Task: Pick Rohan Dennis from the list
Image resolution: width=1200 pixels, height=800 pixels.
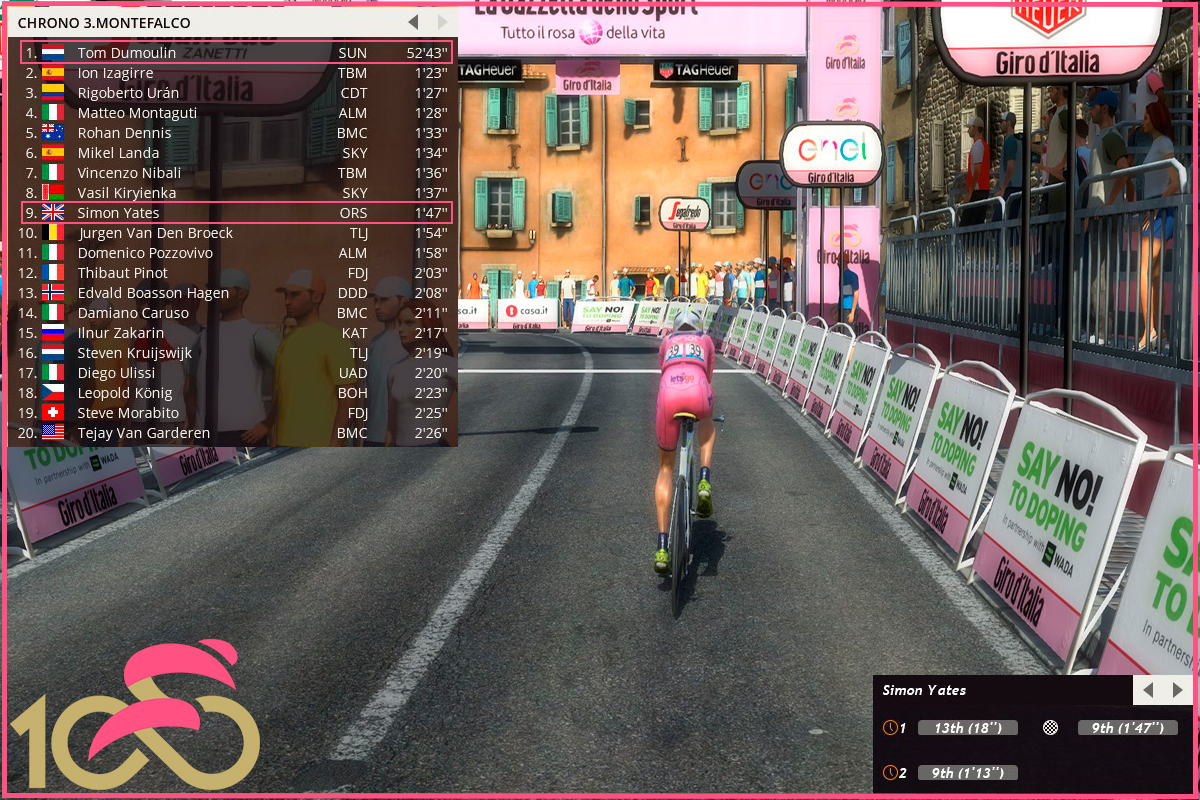Action: [236, 133]
